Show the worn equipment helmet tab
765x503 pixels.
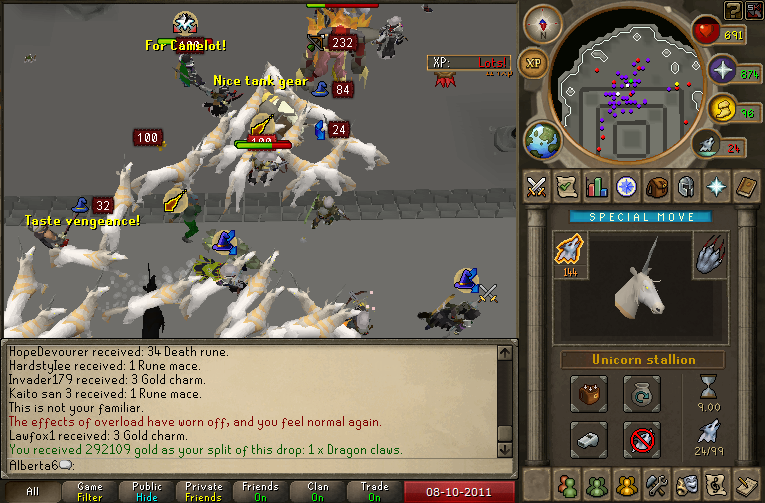click(685, 186)
